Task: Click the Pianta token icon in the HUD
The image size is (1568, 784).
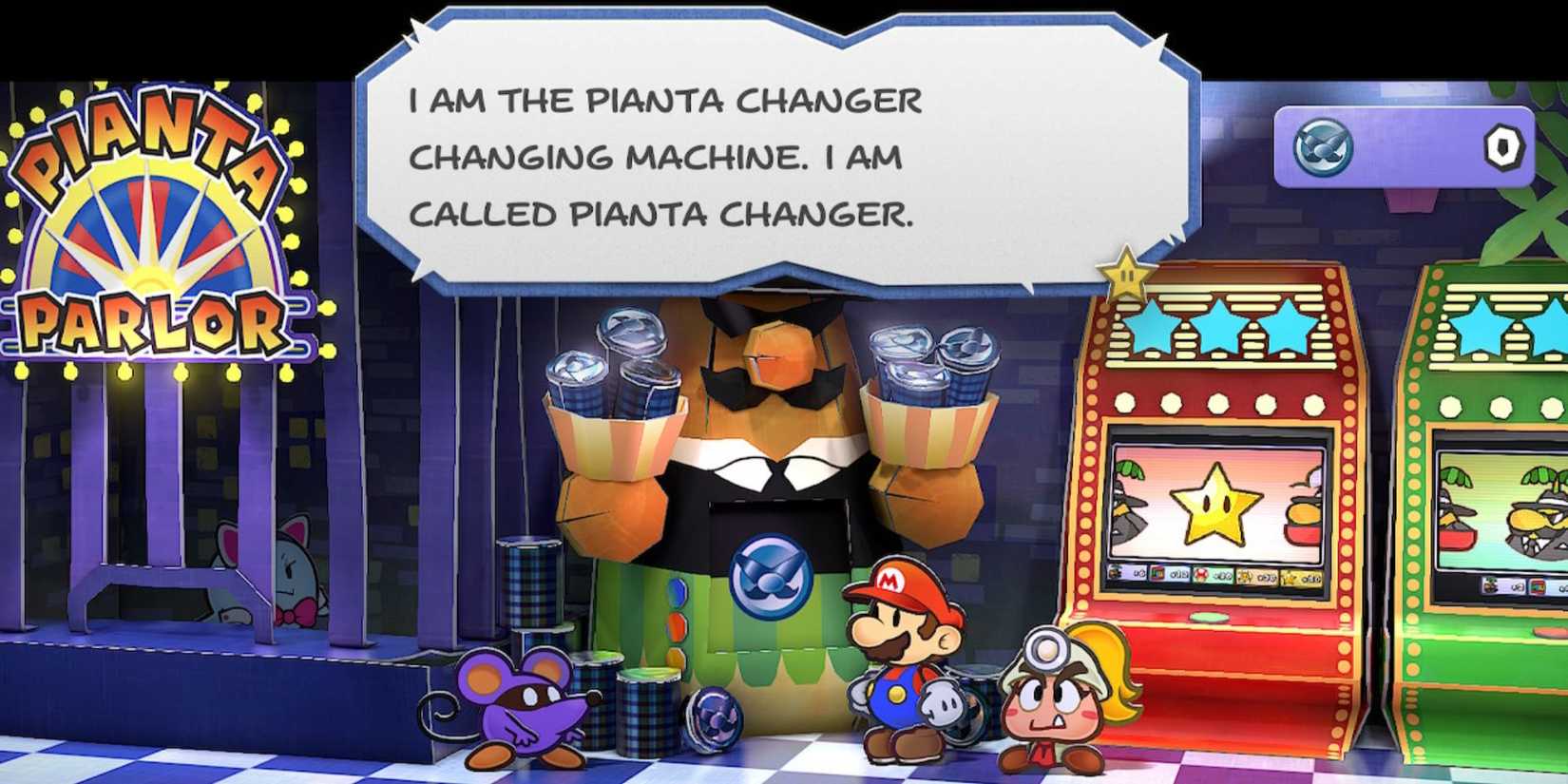Action: (1324, 146)
